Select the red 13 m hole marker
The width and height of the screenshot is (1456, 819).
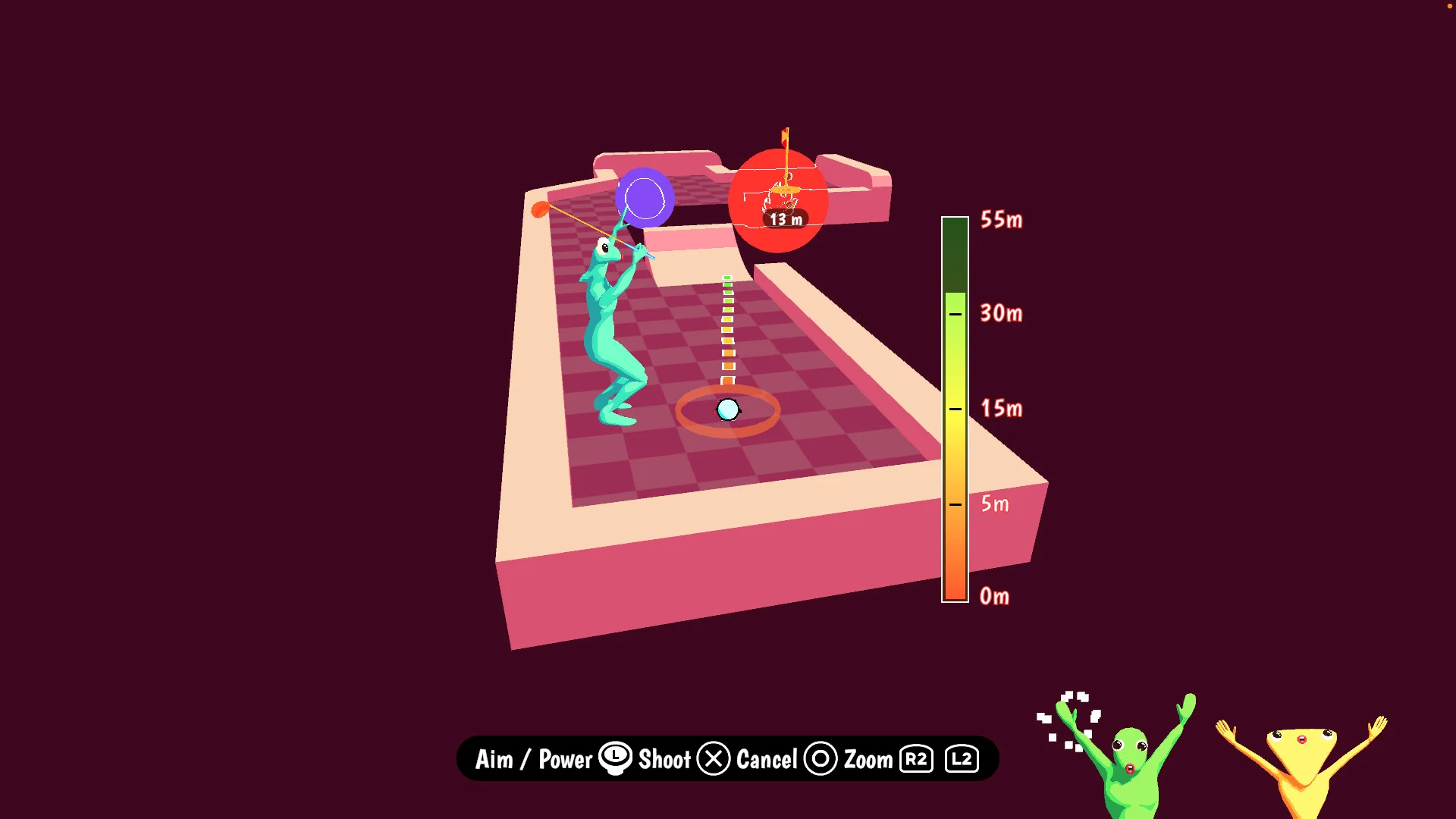[778, 201]
